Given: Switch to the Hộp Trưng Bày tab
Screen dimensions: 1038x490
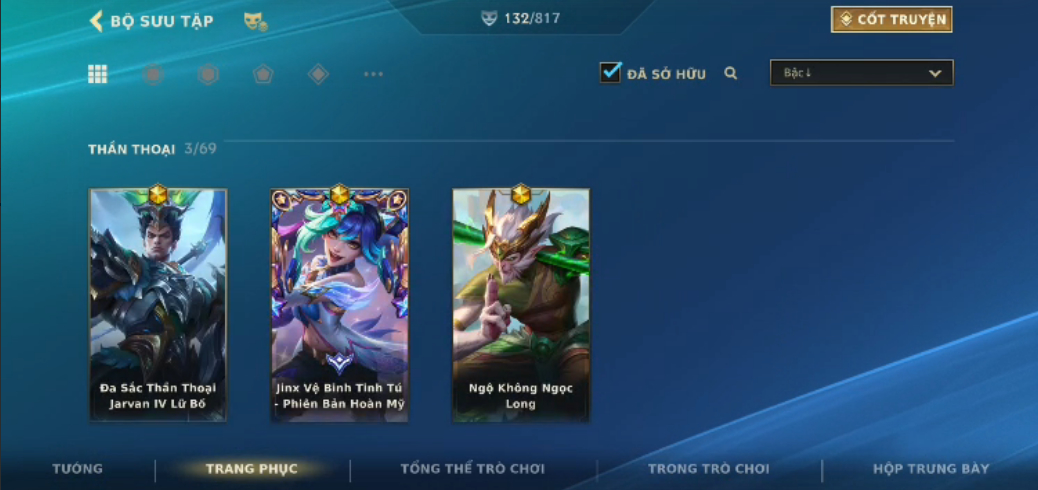Looking at the screenshot, I should (x=931, y=469).
